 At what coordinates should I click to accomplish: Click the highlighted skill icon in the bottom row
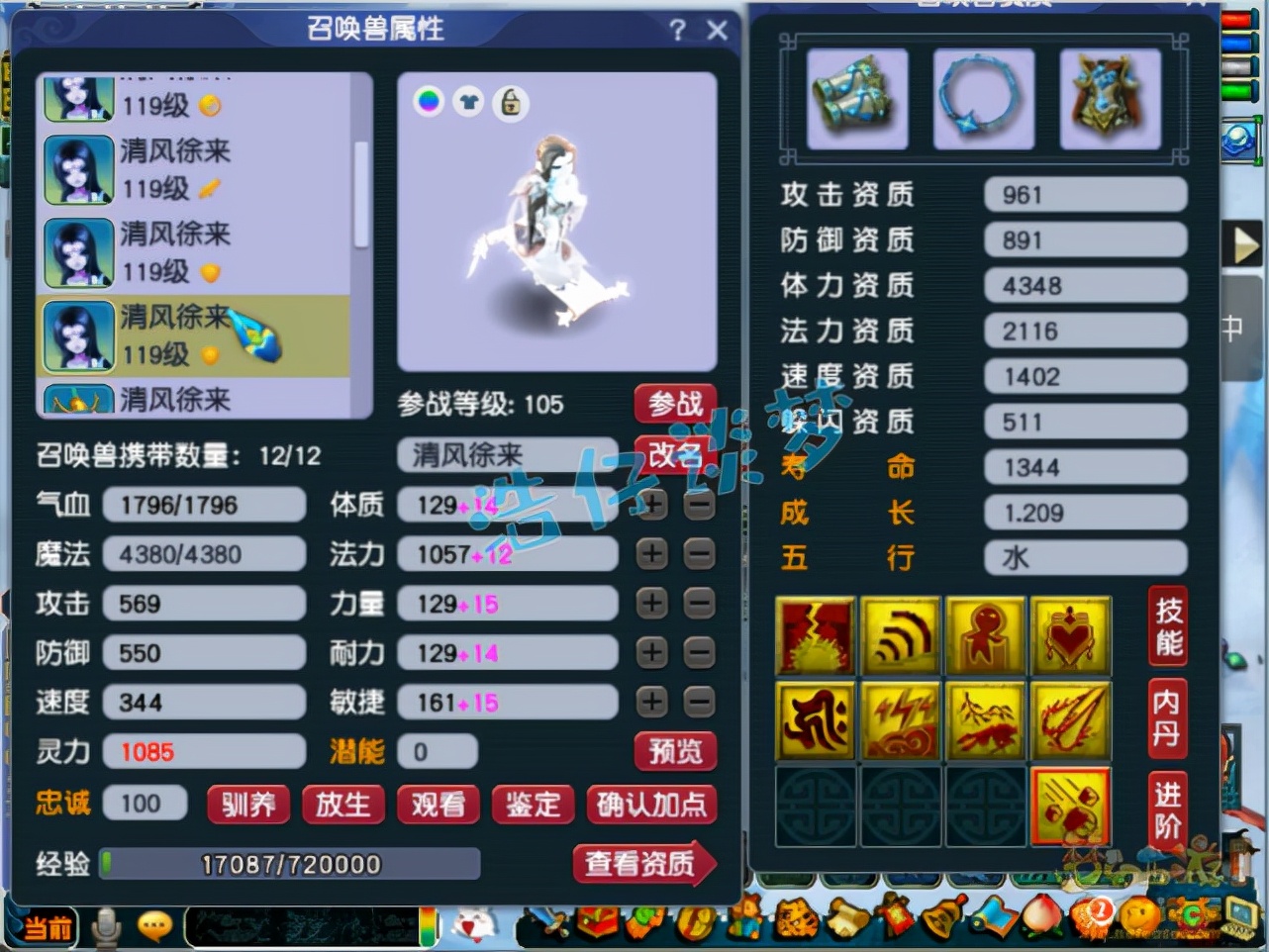point(1071,807)
